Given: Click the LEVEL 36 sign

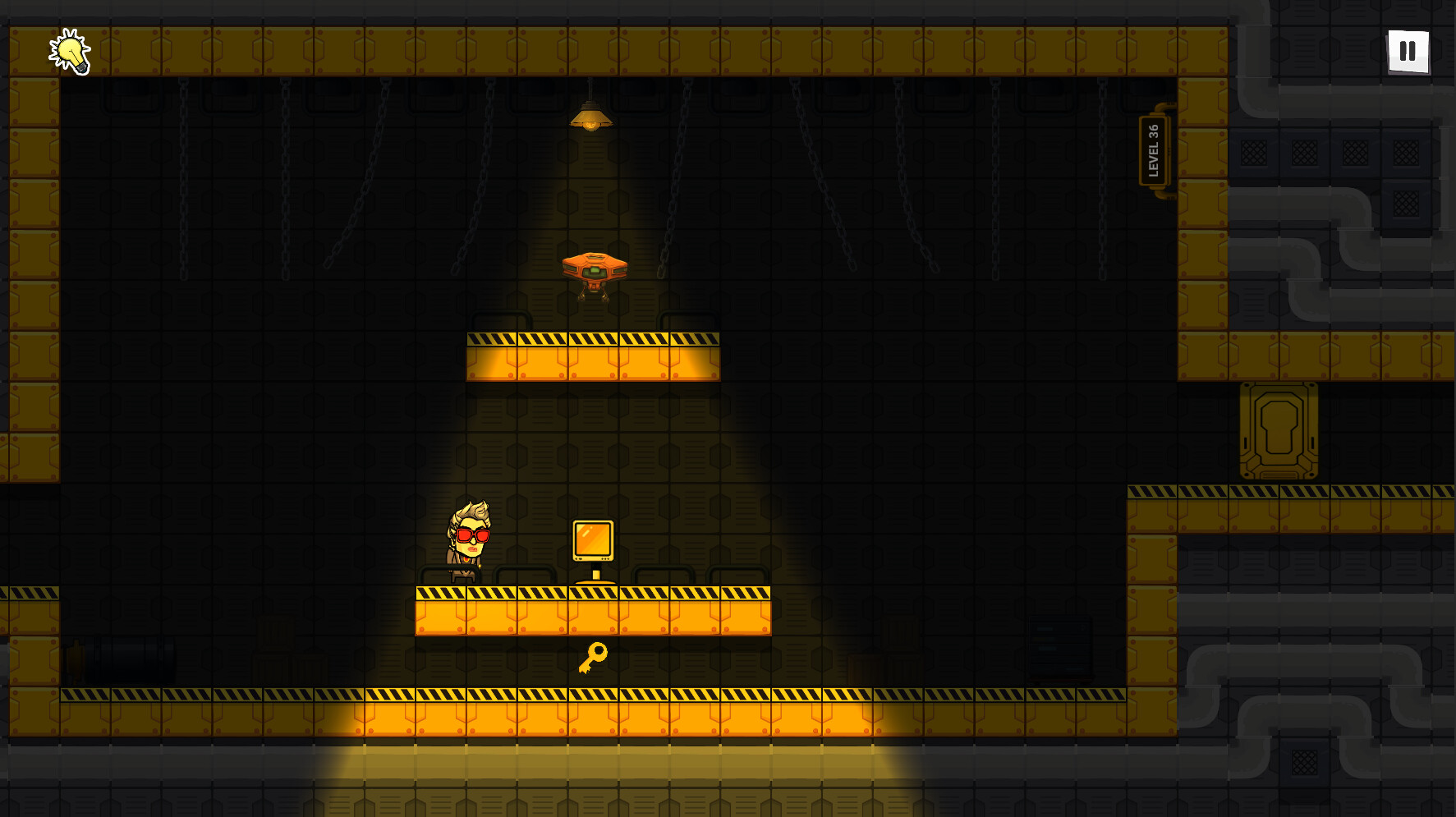Looking at the screenshot, I should click(x=1154, y=149).
